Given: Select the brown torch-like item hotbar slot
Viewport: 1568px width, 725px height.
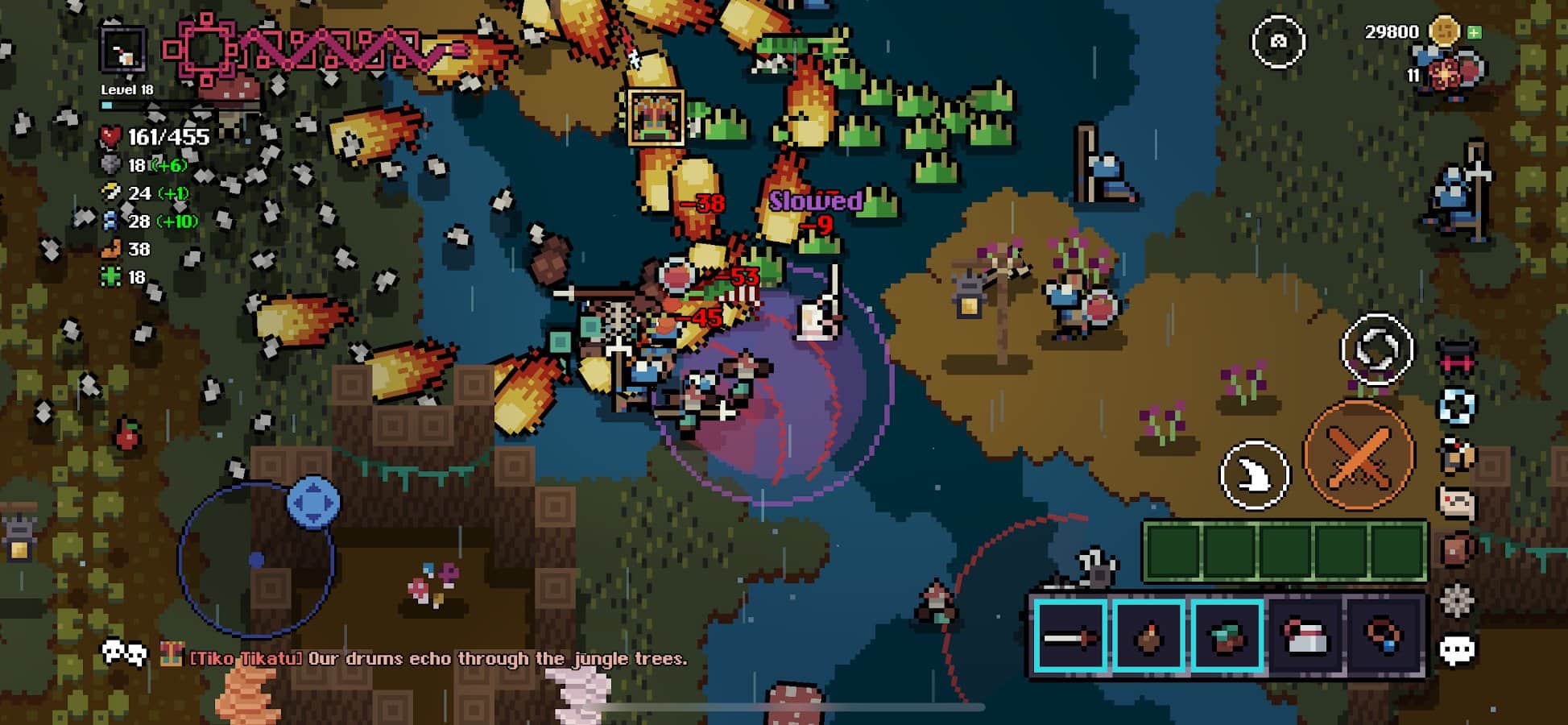Looking at the screenshot, I should [x=1148, y=636].
